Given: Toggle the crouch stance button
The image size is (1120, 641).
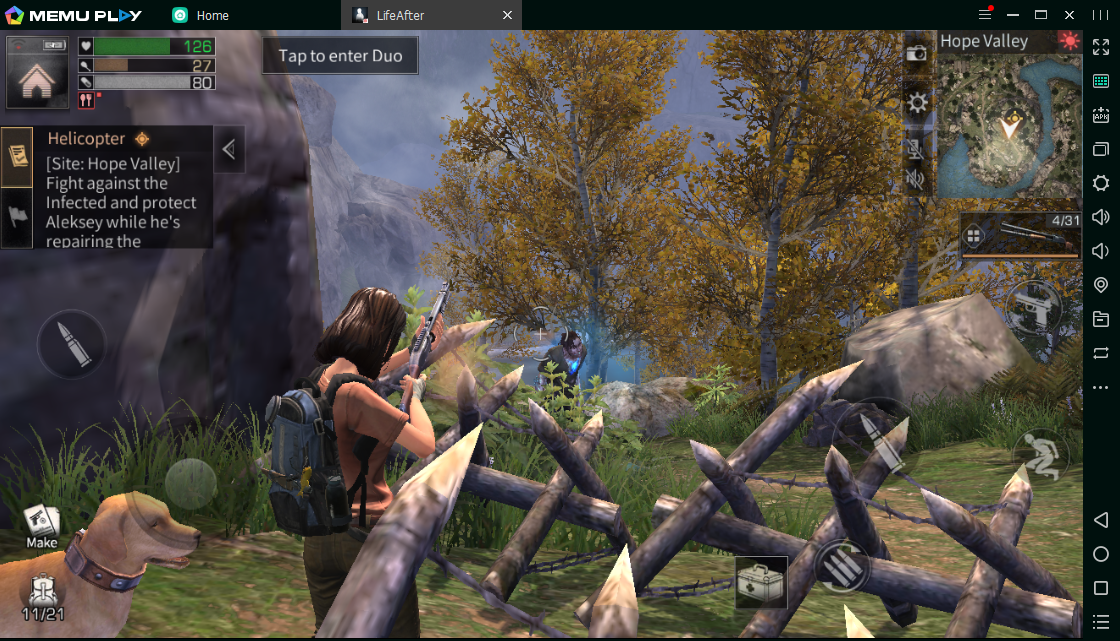Looking at the screenshot, I should click(x=1041, y=457).
